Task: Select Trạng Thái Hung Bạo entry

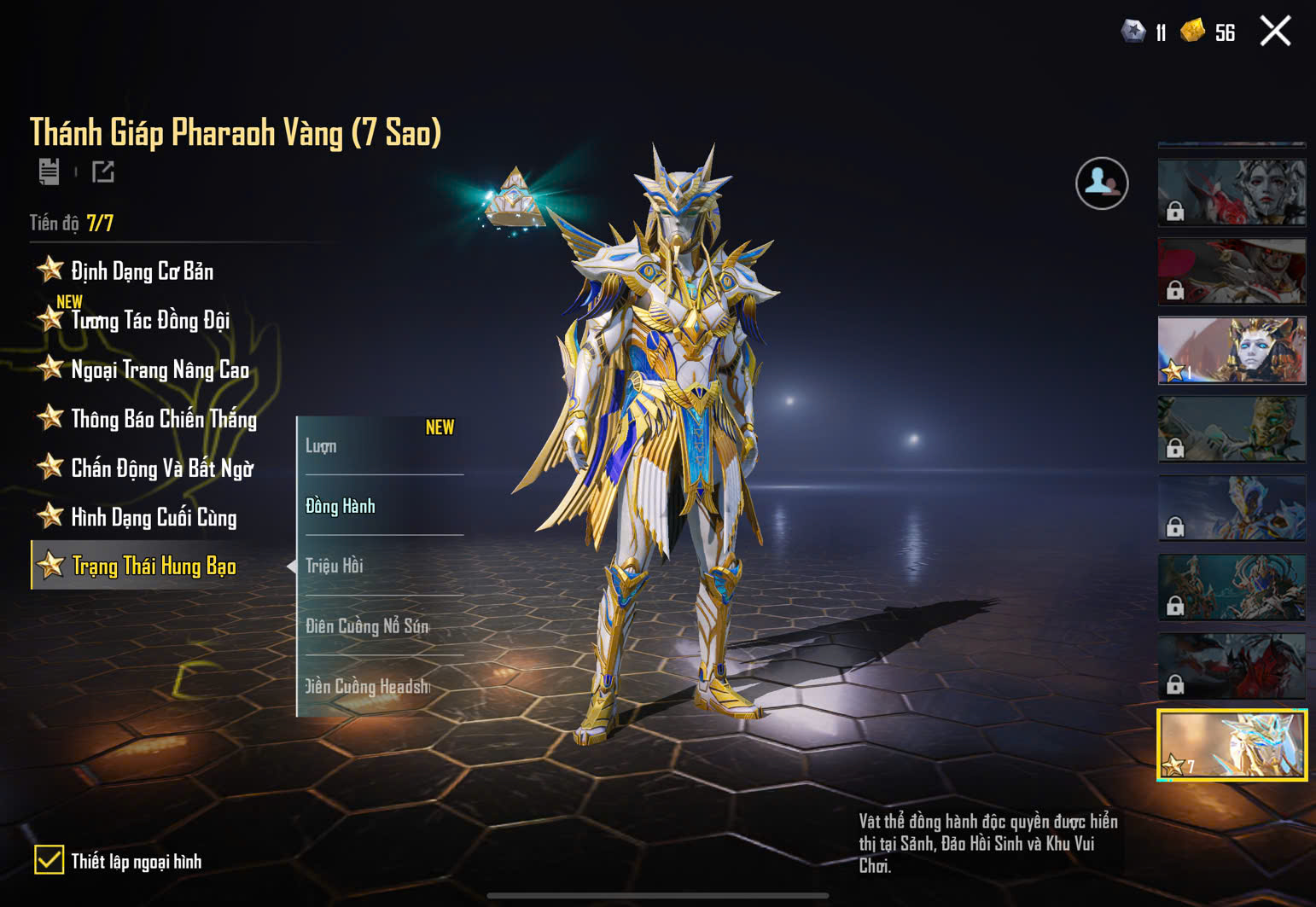Action: pyautogui.click(x=154, y=566)
